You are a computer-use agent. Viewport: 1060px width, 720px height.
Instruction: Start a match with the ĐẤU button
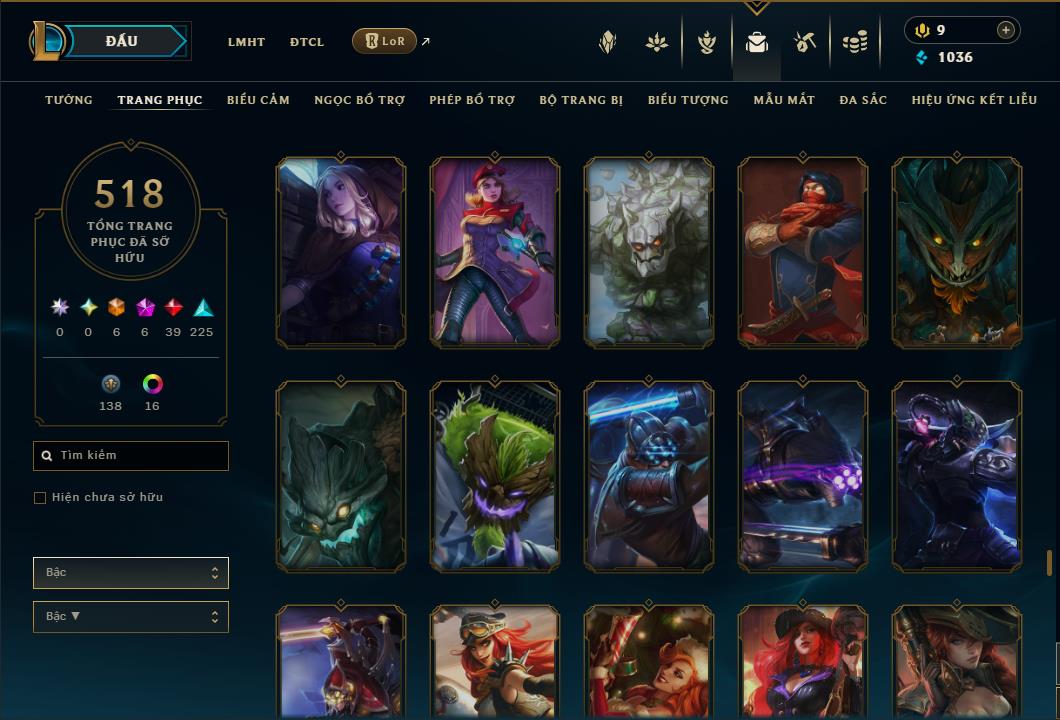pyautogui.click(x=121, y=41)
